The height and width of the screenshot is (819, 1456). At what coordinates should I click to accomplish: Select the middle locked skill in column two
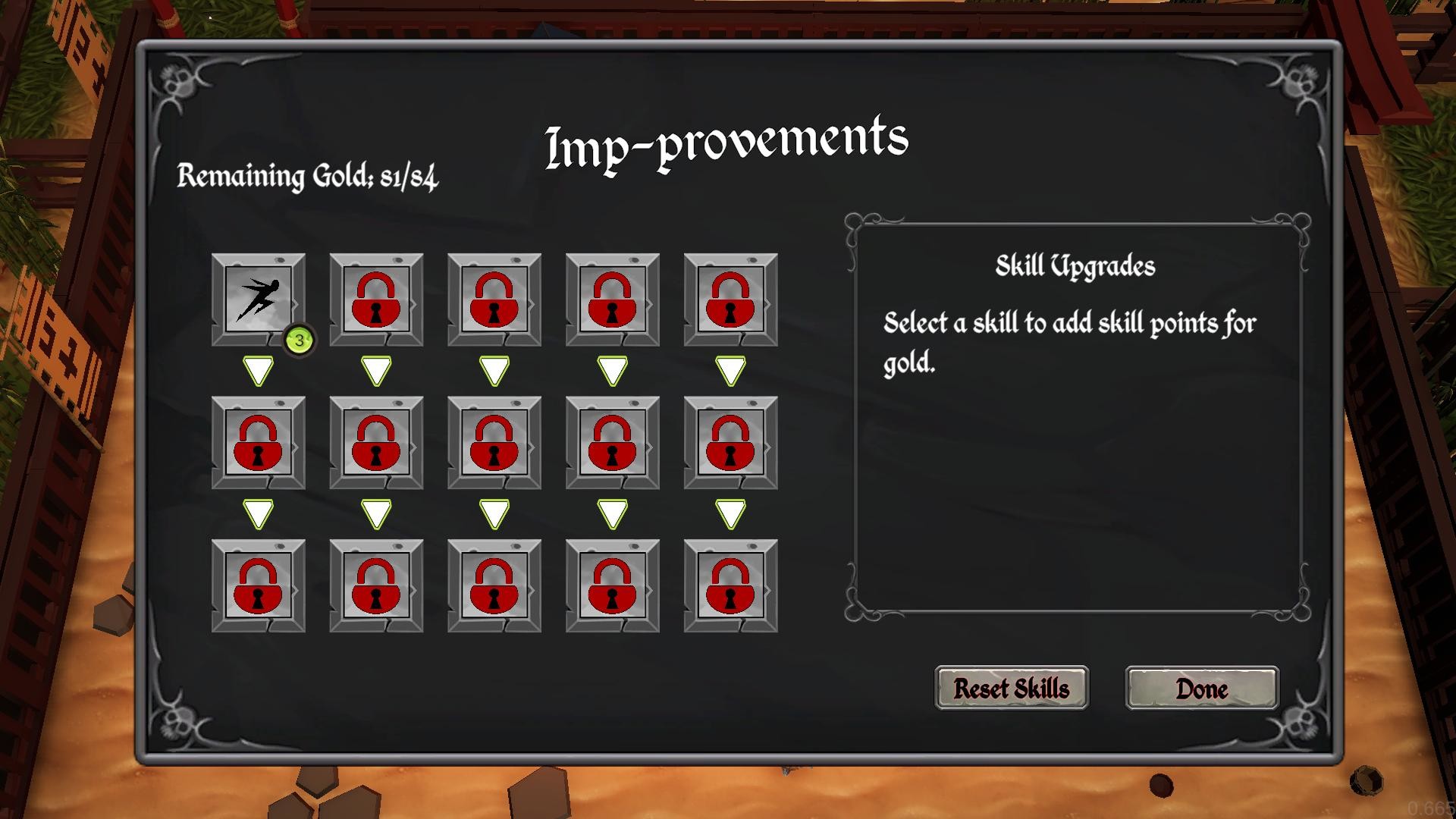tap(377, 442)
